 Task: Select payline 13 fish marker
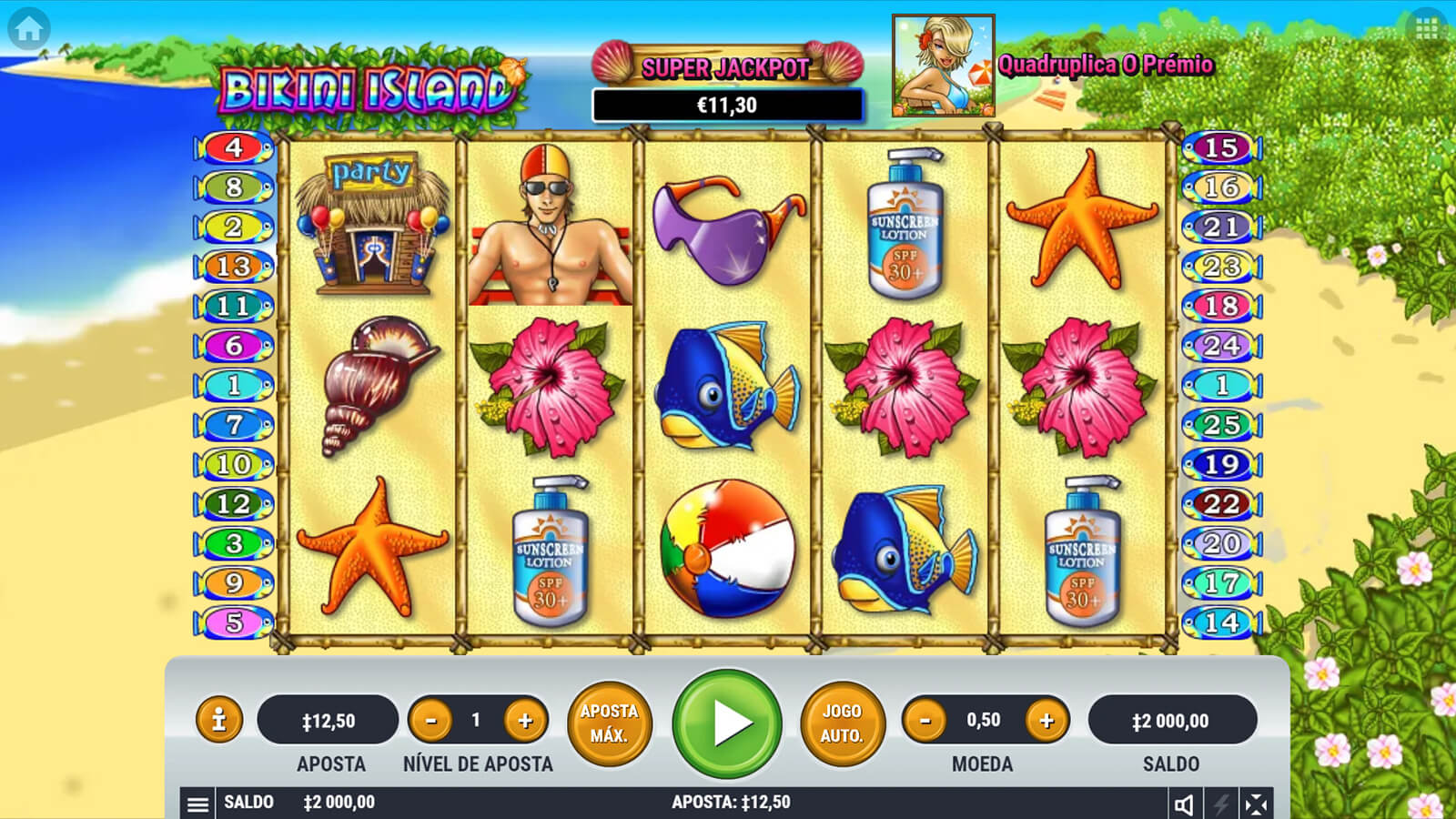point(234,267)
